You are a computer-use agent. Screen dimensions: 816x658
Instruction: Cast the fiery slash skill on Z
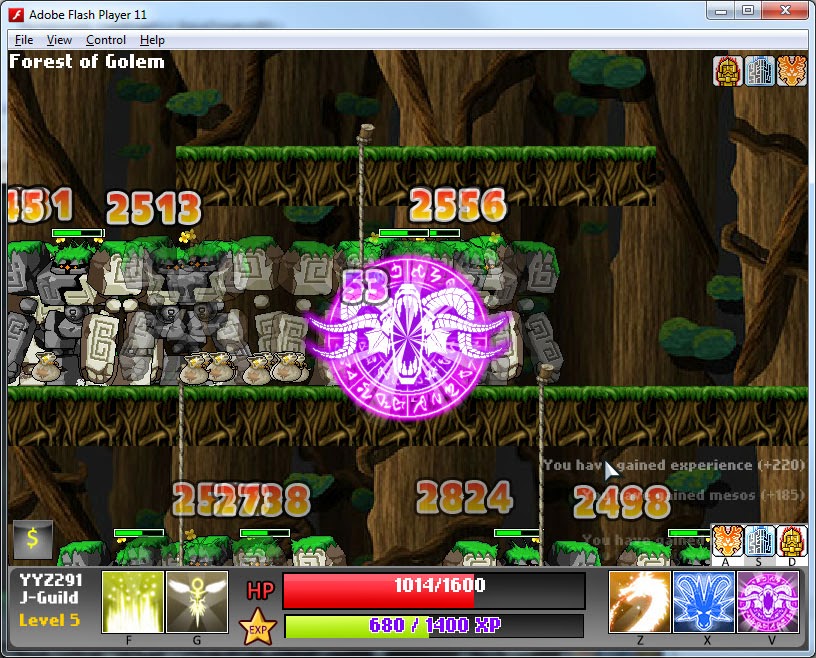tap(639, 602)
